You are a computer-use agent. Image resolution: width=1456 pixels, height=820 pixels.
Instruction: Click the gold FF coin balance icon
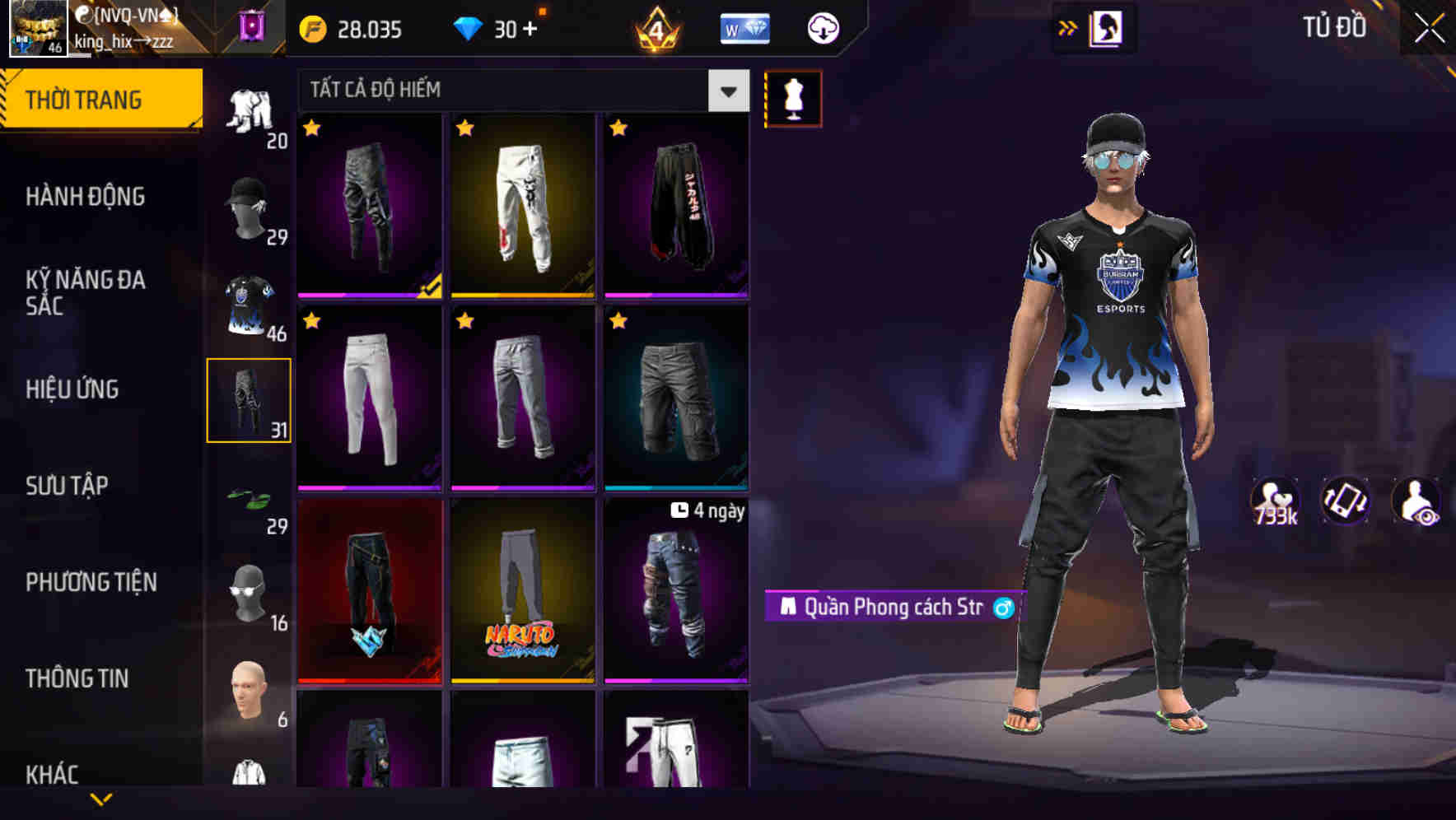[311, 27]
